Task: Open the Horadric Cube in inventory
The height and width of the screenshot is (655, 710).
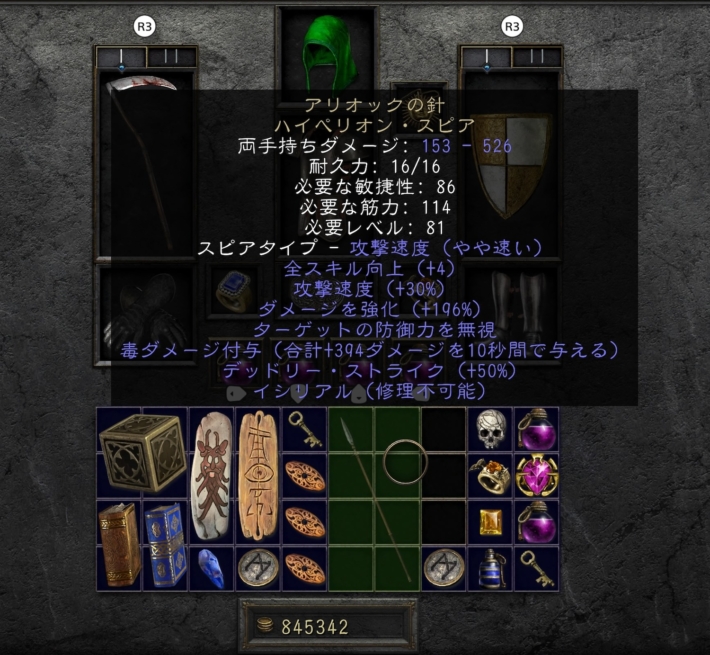Action: coord(143,453)
